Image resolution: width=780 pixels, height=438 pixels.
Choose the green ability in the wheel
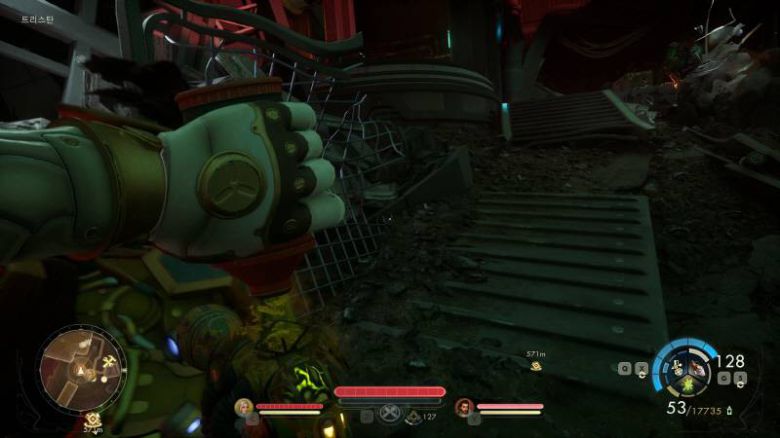(x=689, y=385)
